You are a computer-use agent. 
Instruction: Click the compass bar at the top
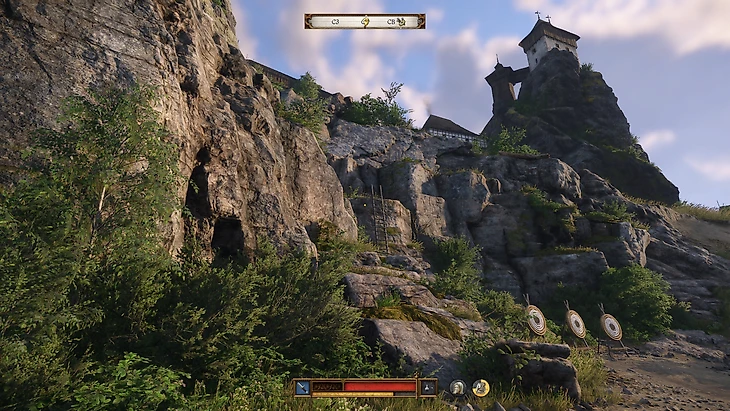click(364, 21)
